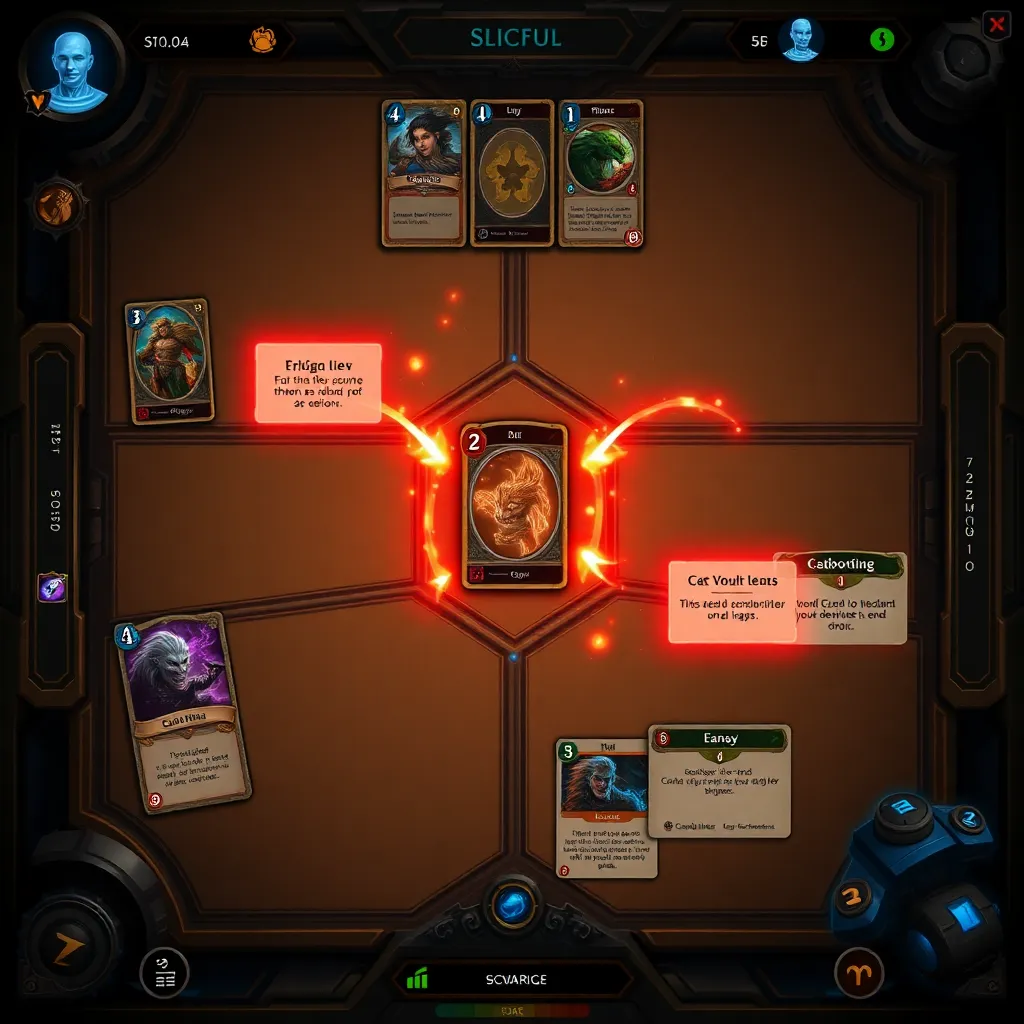1024x1024 pixels.
Task: Open the green bar chart icon
Action: tap(417, 980)
